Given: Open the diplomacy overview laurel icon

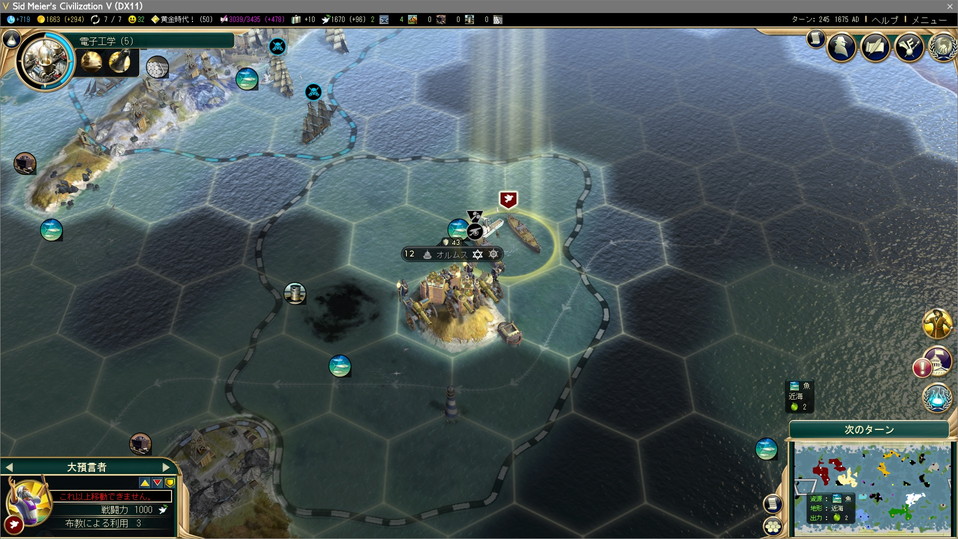Looking at the screenshot, I should (x=941, y=46).
